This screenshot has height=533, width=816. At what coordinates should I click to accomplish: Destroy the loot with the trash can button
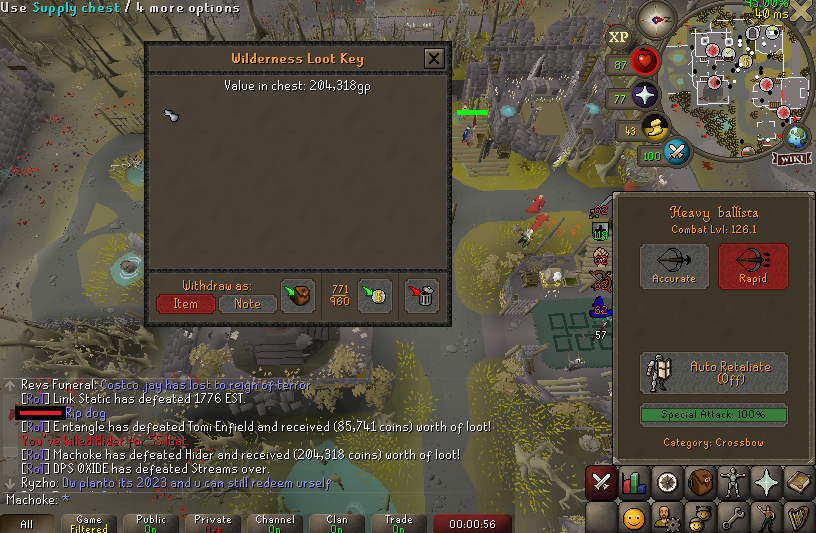(x=422, y=296)
